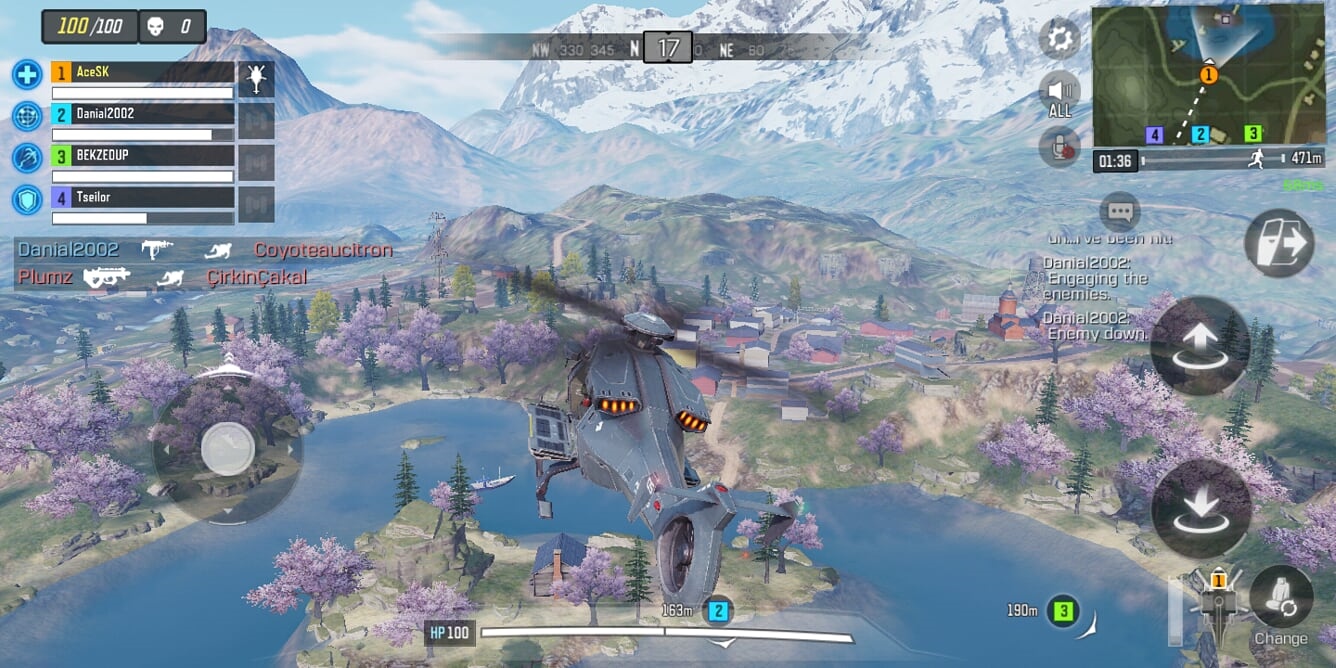Tap the descend down-arrow button
The width and height of the screenshot is (1336, 668).
pos(1201,508)
